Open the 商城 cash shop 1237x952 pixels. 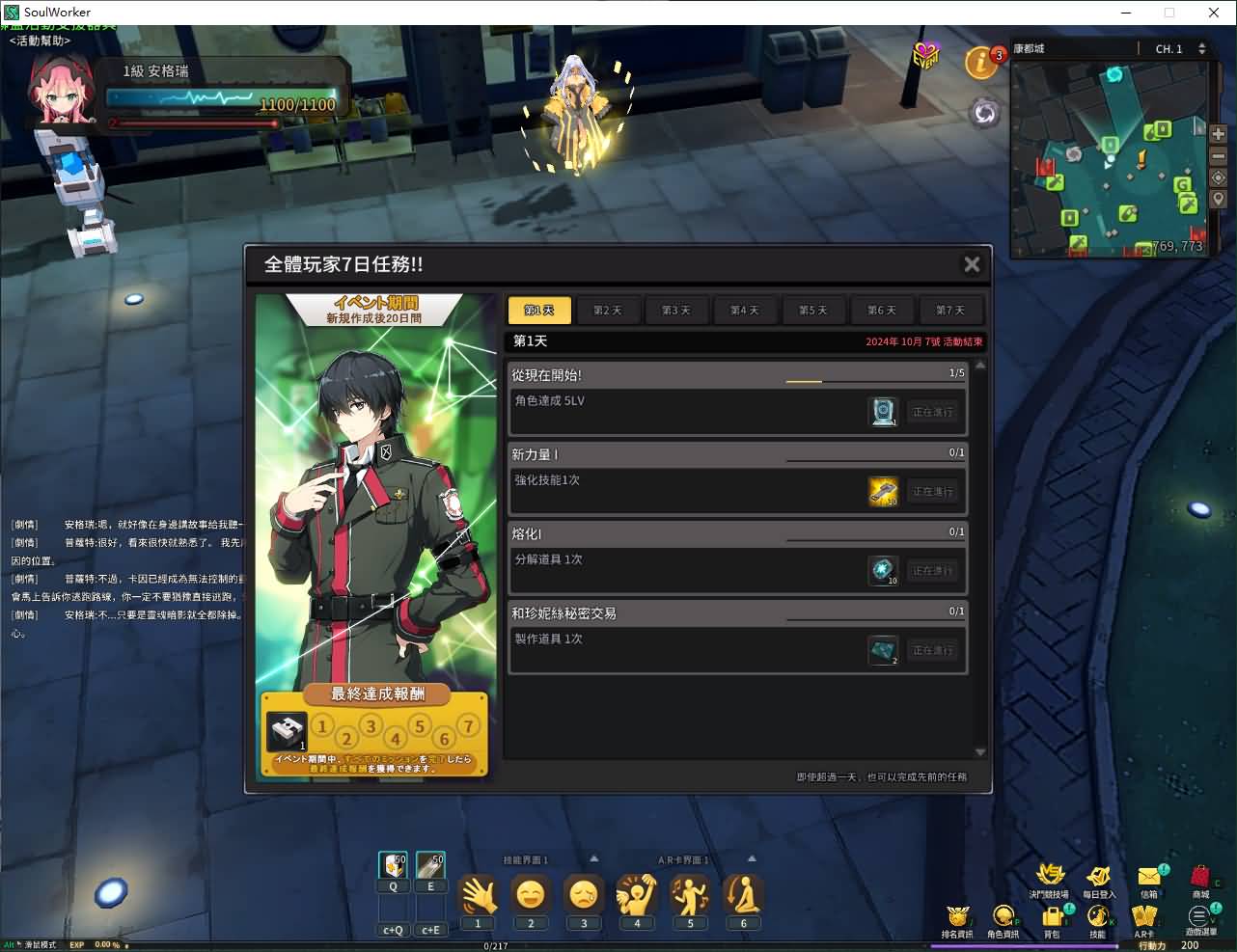[x=1200, y=878]
